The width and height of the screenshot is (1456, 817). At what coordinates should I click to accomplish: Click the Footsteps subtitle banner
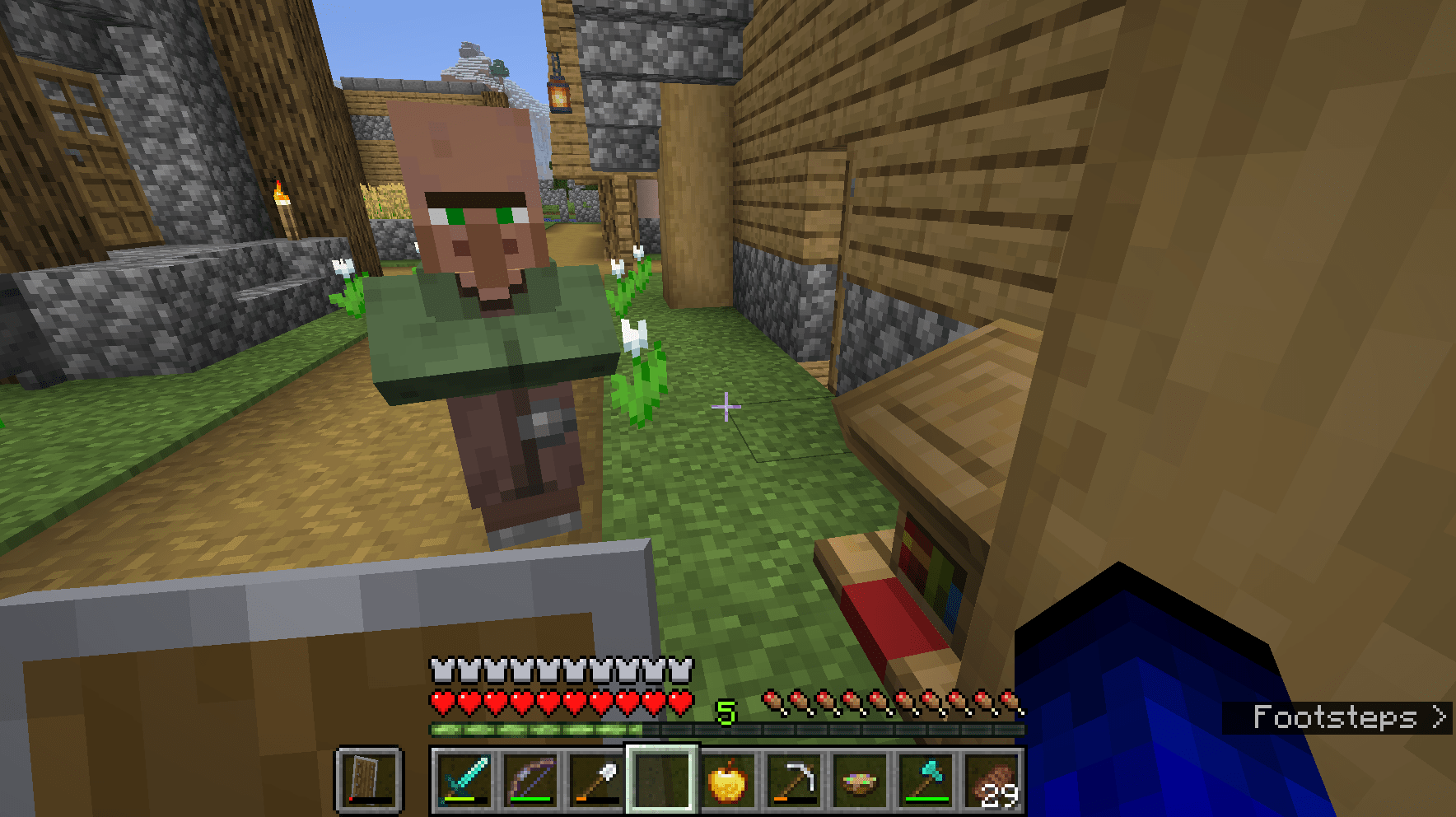click(1338, 718)
